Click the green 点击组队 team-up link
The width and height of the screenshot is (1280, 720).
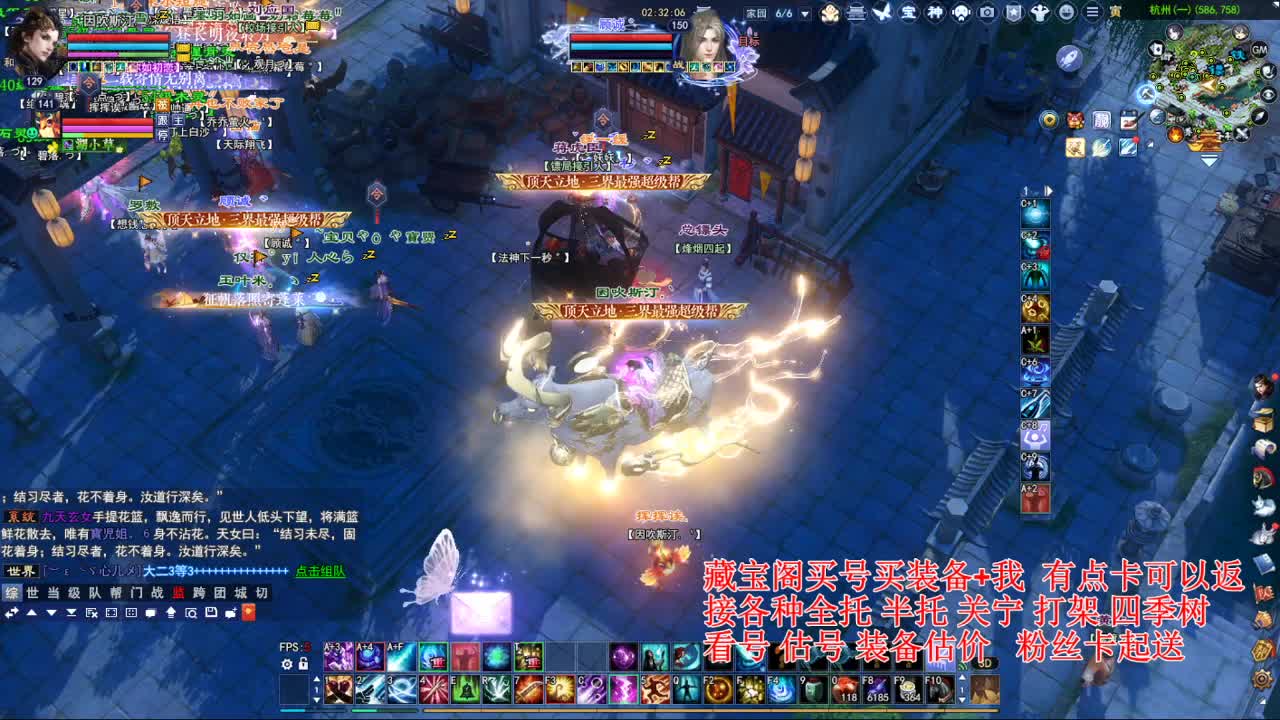[320, 570]
